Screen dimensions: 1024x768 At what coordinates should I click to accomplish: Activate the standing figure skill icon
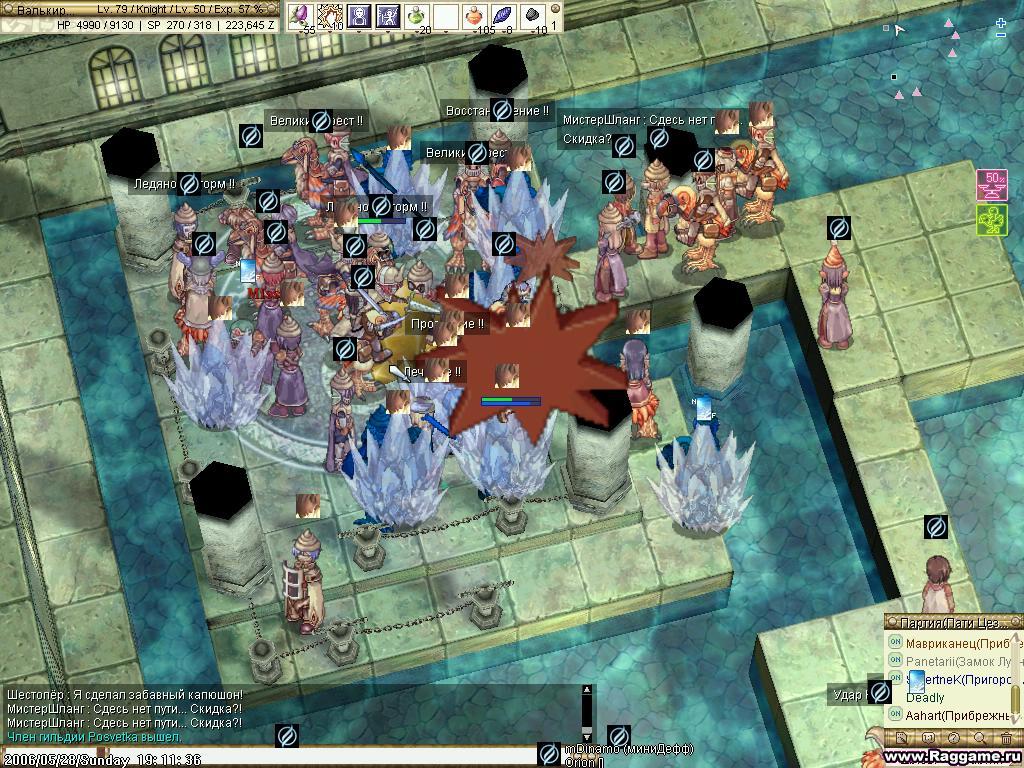(x=359, y=15)
